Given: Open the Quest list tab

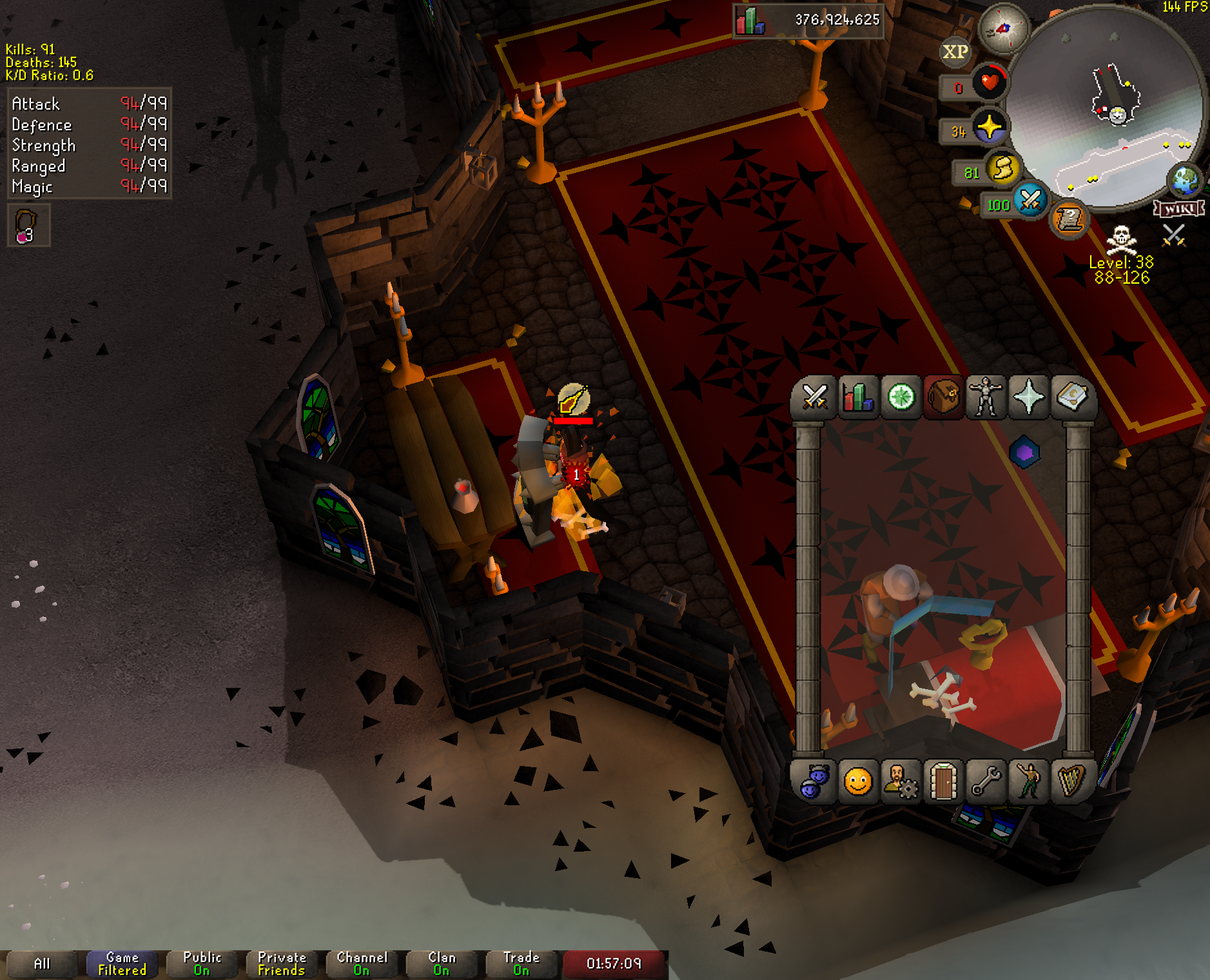Looking at the screenshot, I should [x=901, y=397].
